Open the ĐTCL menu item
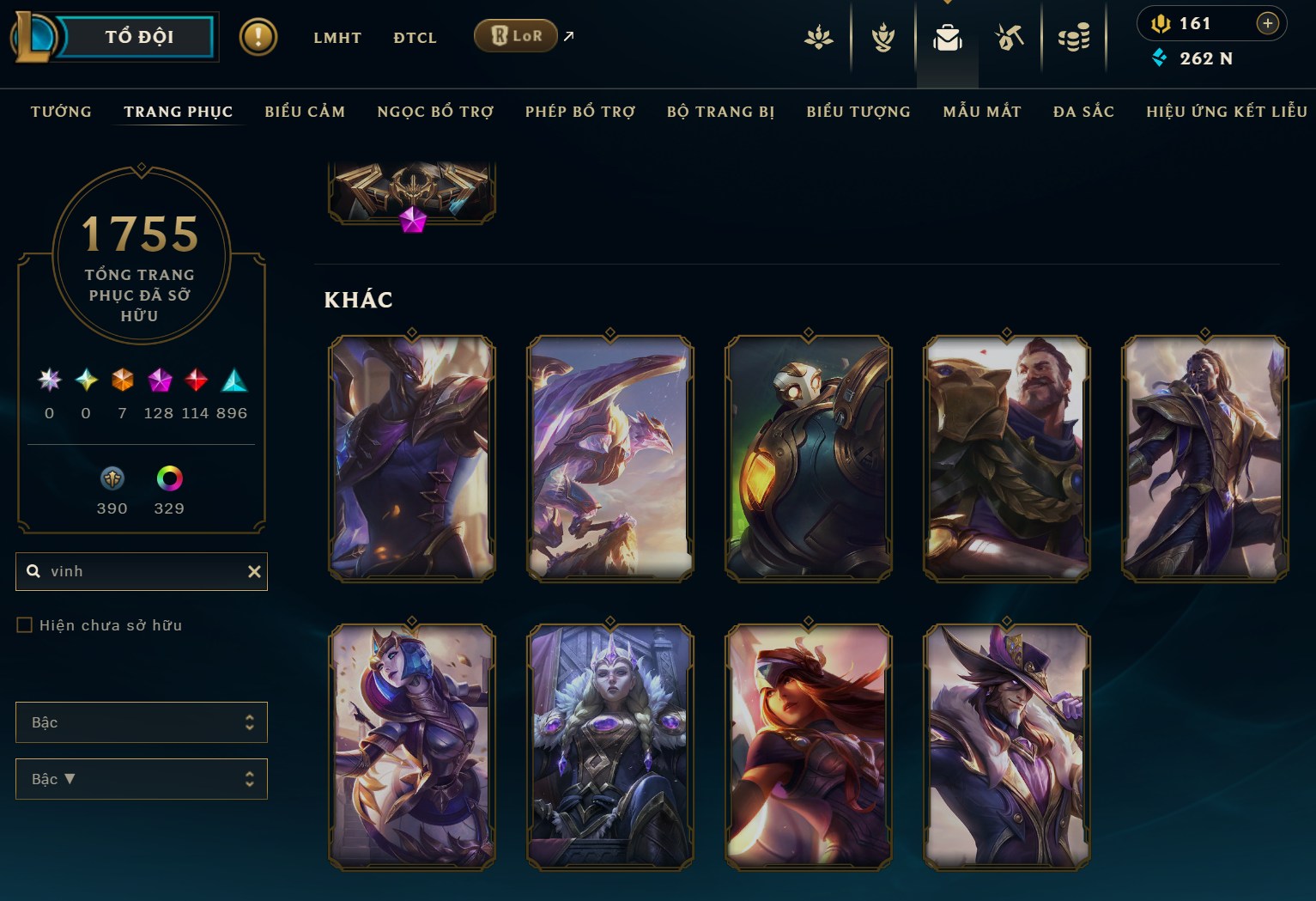 point(415,37)
